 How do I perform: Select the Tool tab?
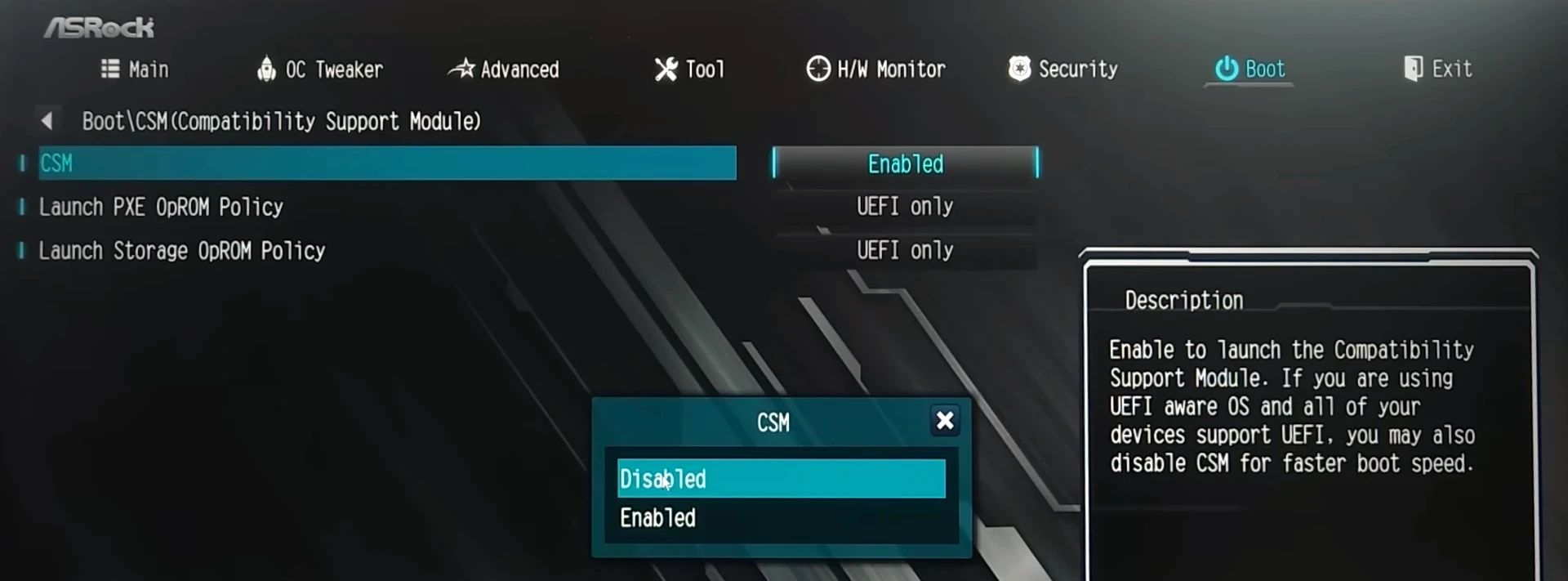pyautogui.click(x=690, y=69)
